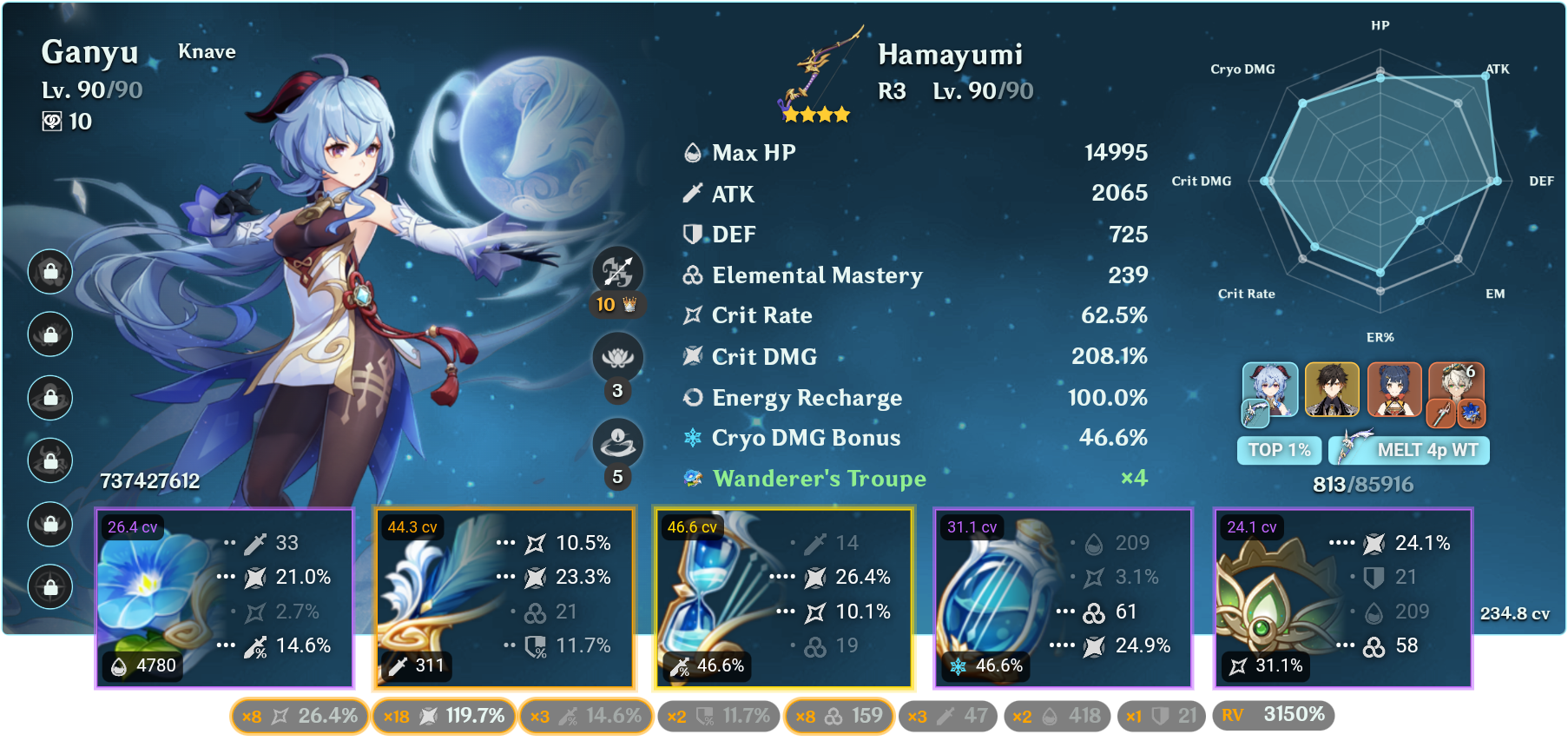Screen dimensions: 1568x741
Task: Switch to Zhongli's character card
Action: [1331, 391]
